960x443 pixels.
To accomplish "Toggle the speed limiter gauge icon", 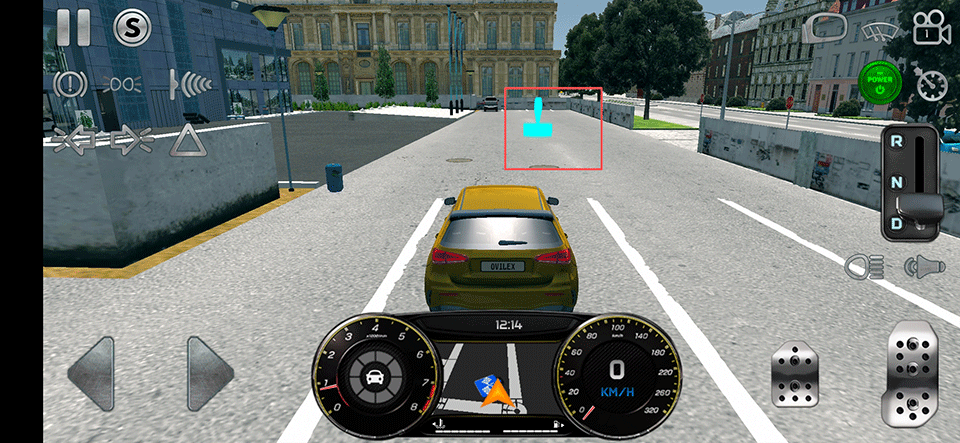I will click(x=932, y=83).
